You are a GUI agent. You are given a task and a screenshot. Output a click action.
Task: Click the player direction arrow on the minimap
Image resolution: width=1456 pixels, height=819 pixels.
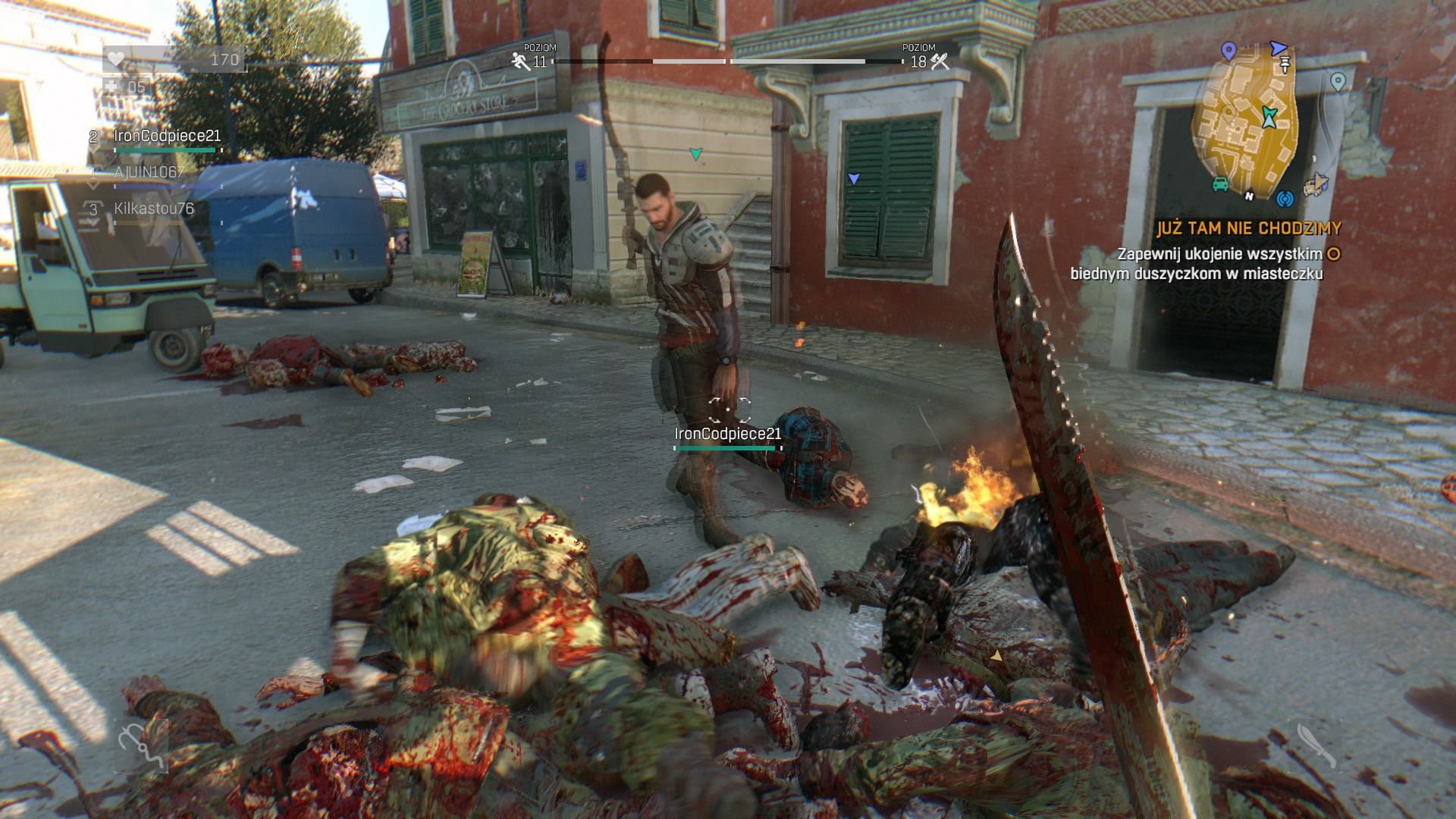pyautogui.click(x=1269, y=115)
